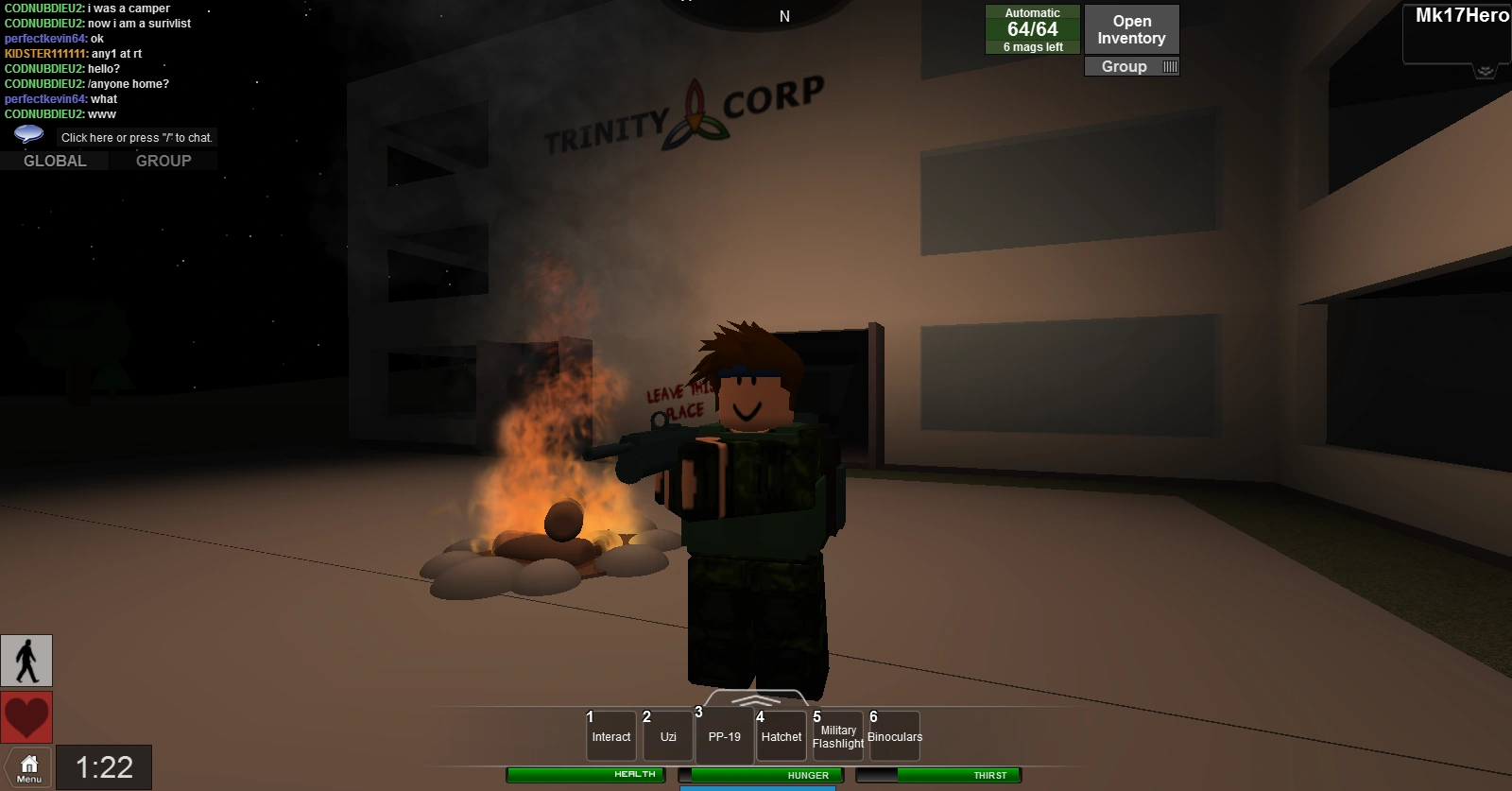Click the Group status bar

pos(1131,66)
